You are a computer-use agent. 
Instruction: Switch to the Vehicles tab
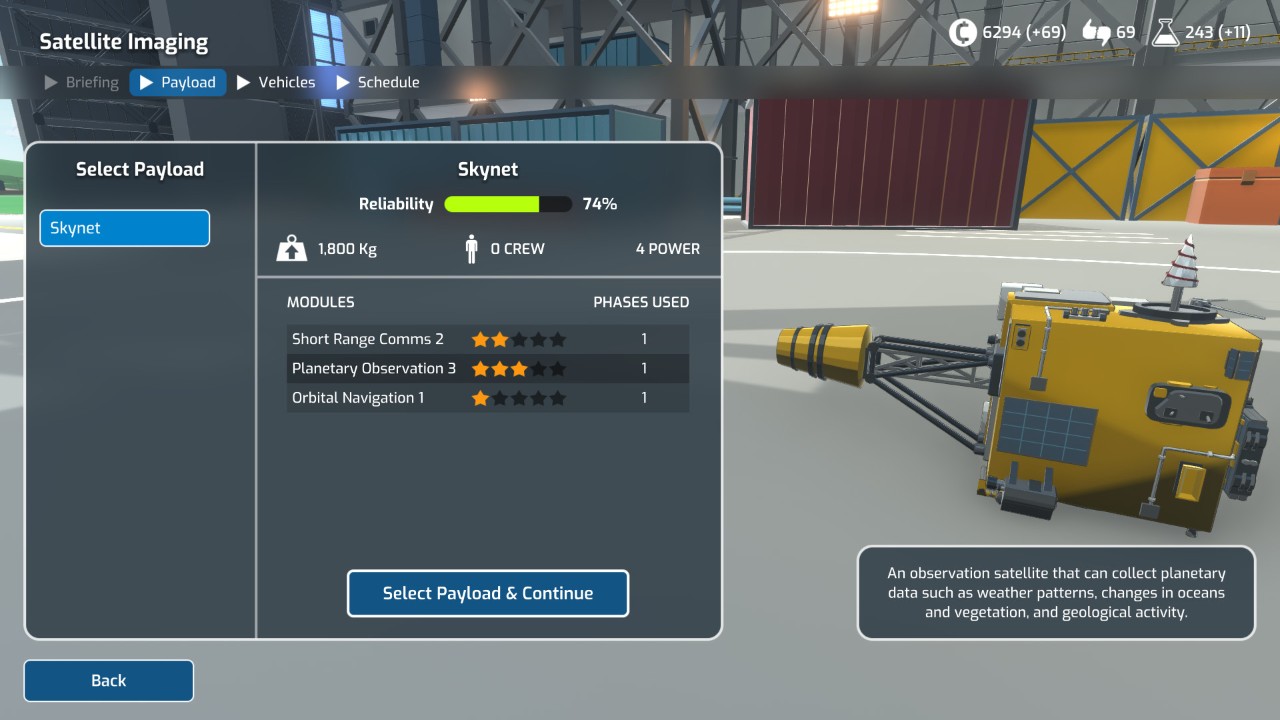pyautogui.click(x=276, y=82)
